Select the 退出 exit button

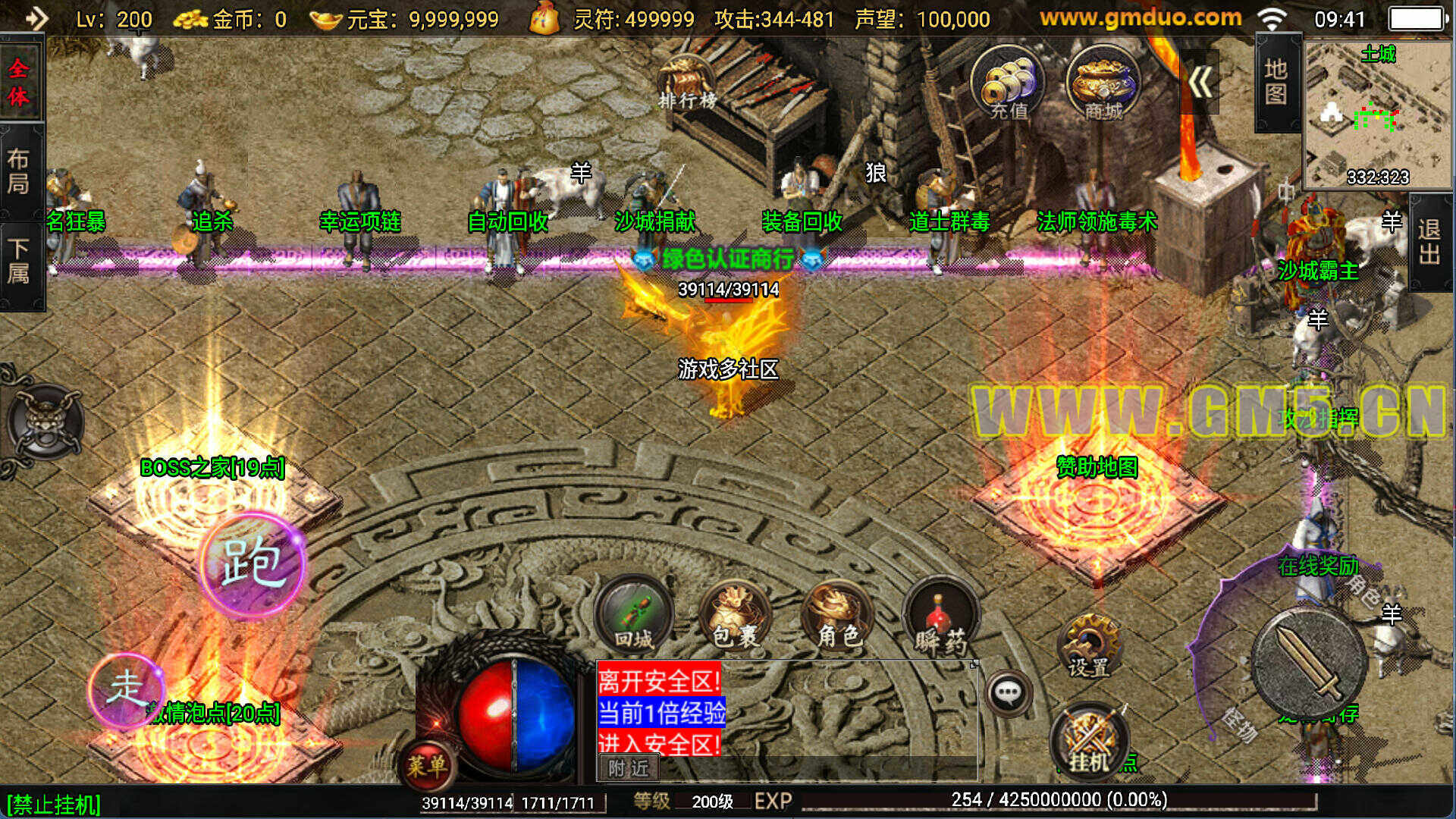click(1430, 241)
